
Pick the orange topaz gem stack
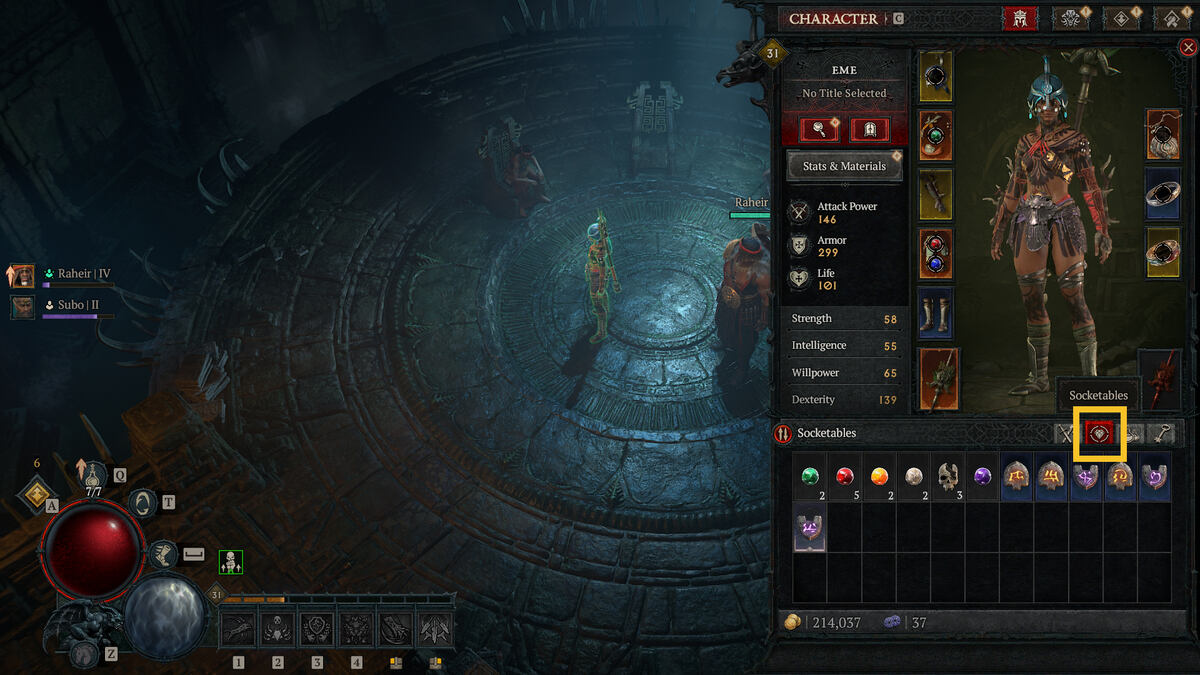[x=880, y=477]
